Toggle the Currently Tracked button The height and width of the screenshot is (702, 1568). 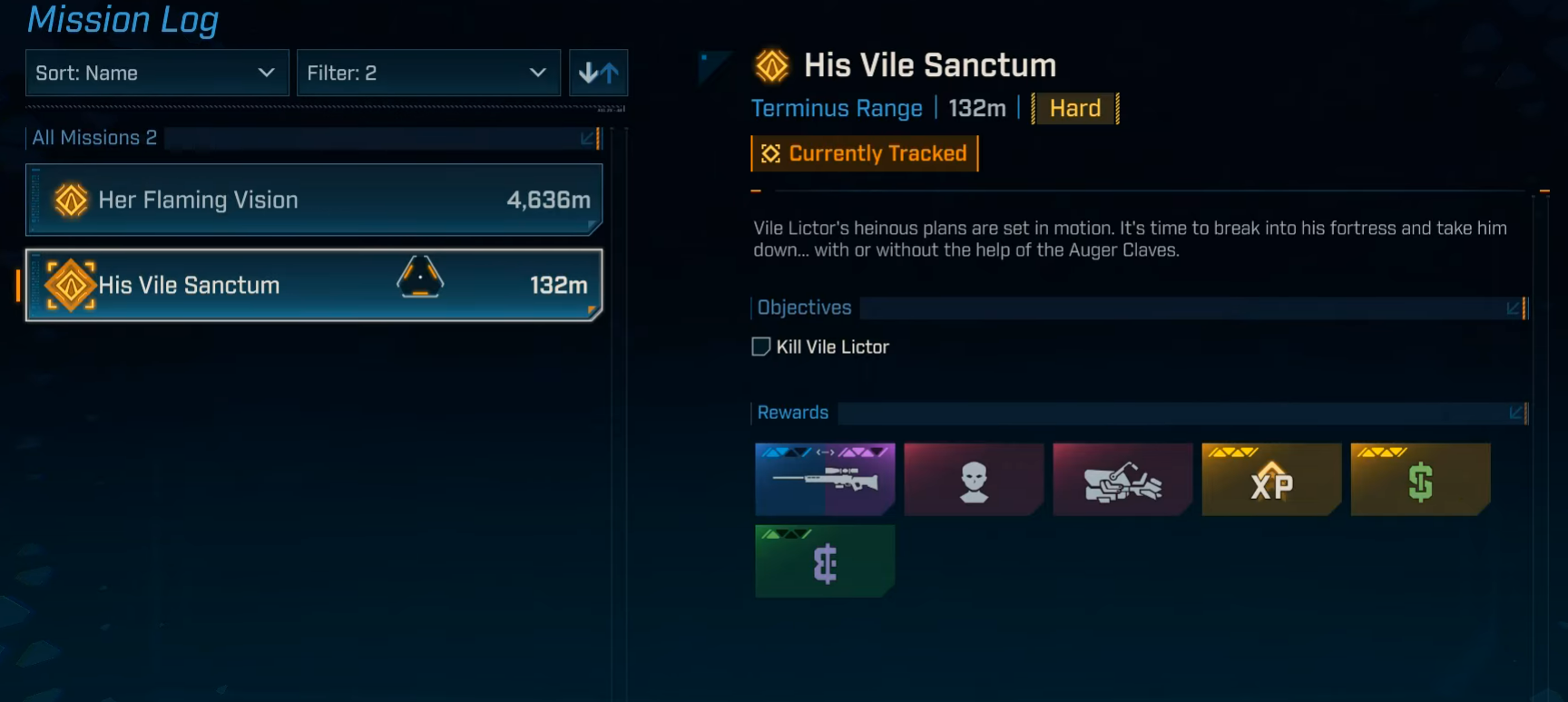[x=864, y=153]
